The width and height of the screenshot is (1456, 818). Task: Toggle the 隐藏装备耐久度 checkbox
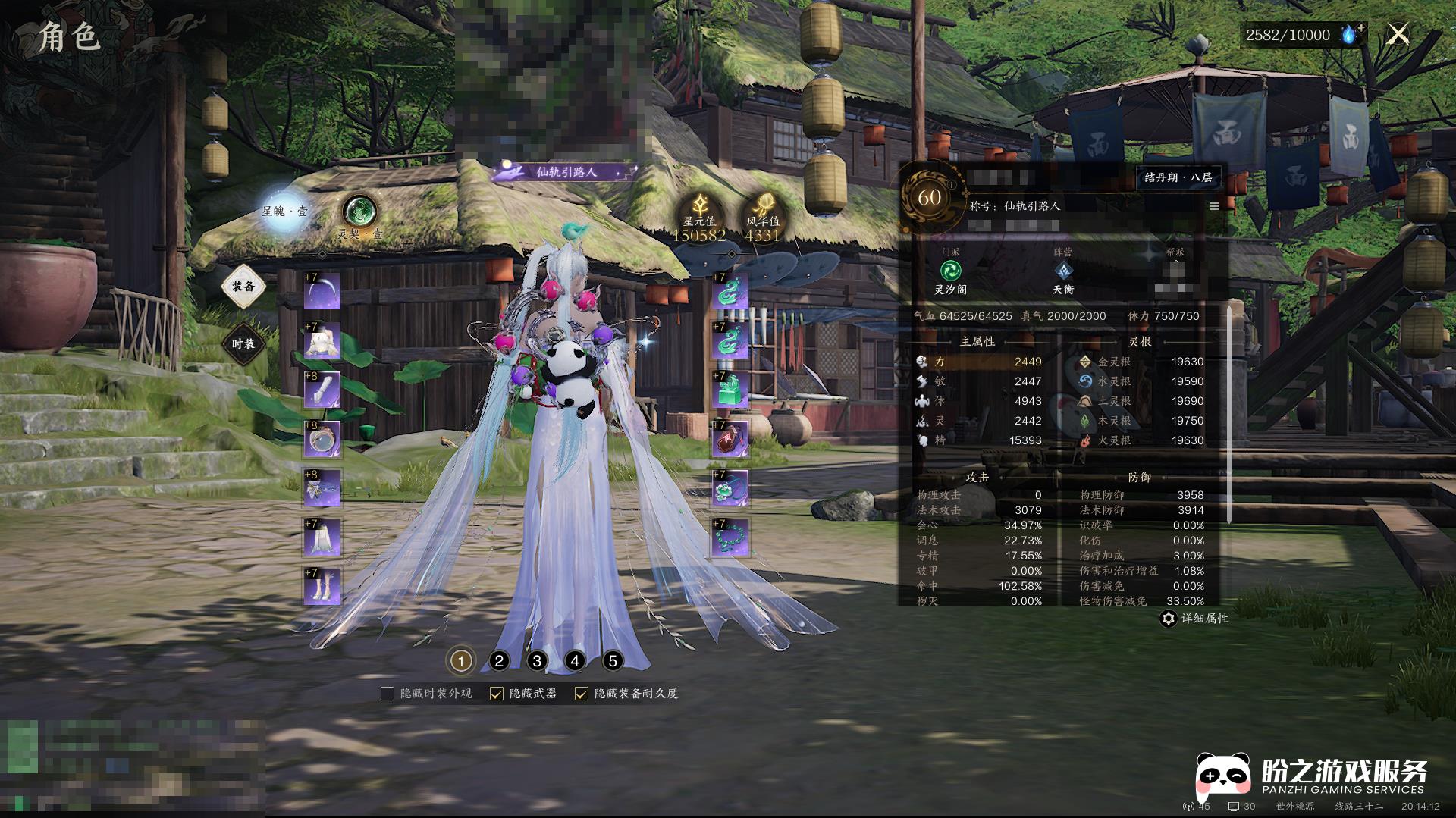(x=582, y=694)
